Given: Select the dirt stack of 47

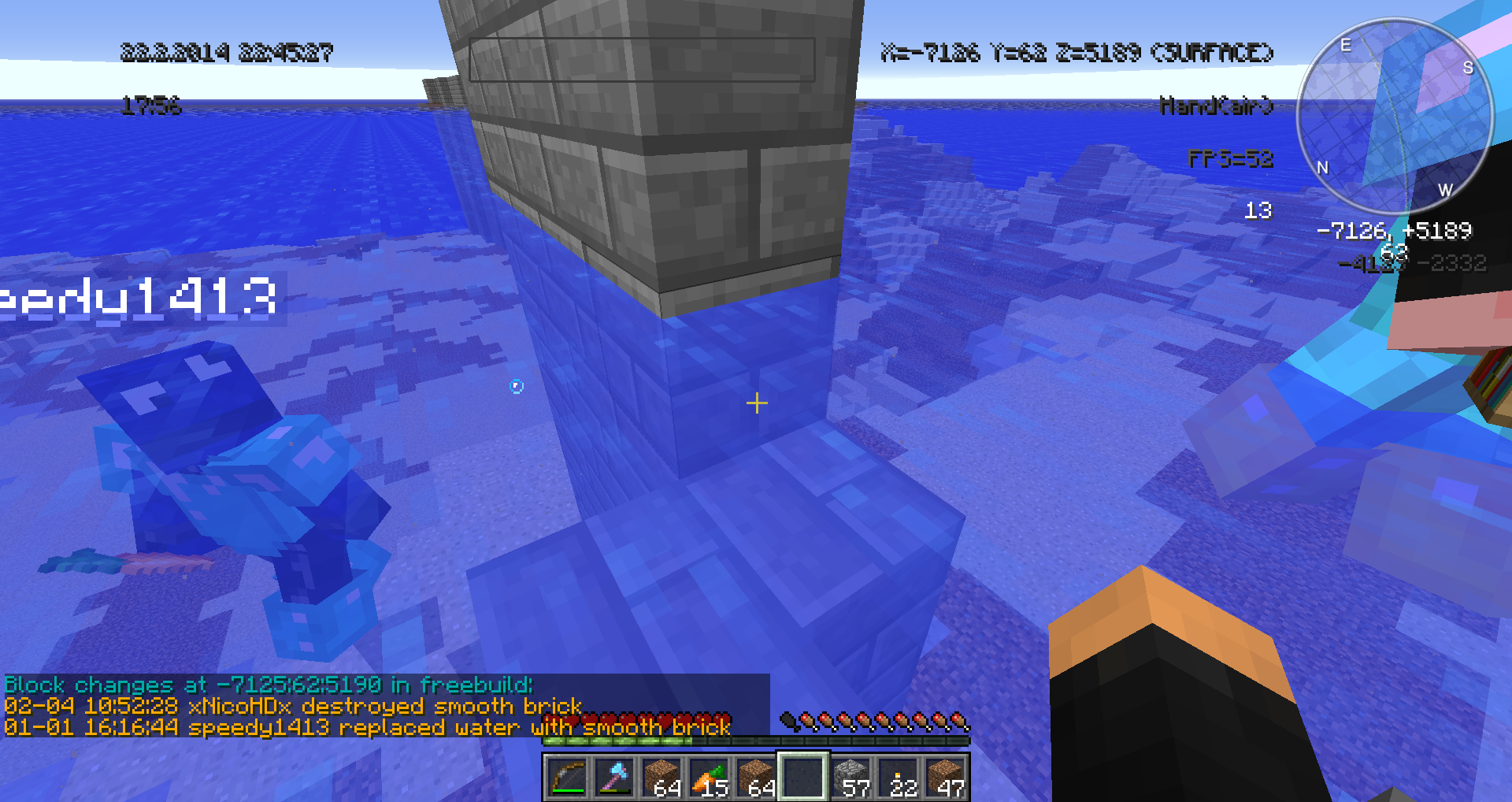Looking at the screenshot, I should [946, 777].
